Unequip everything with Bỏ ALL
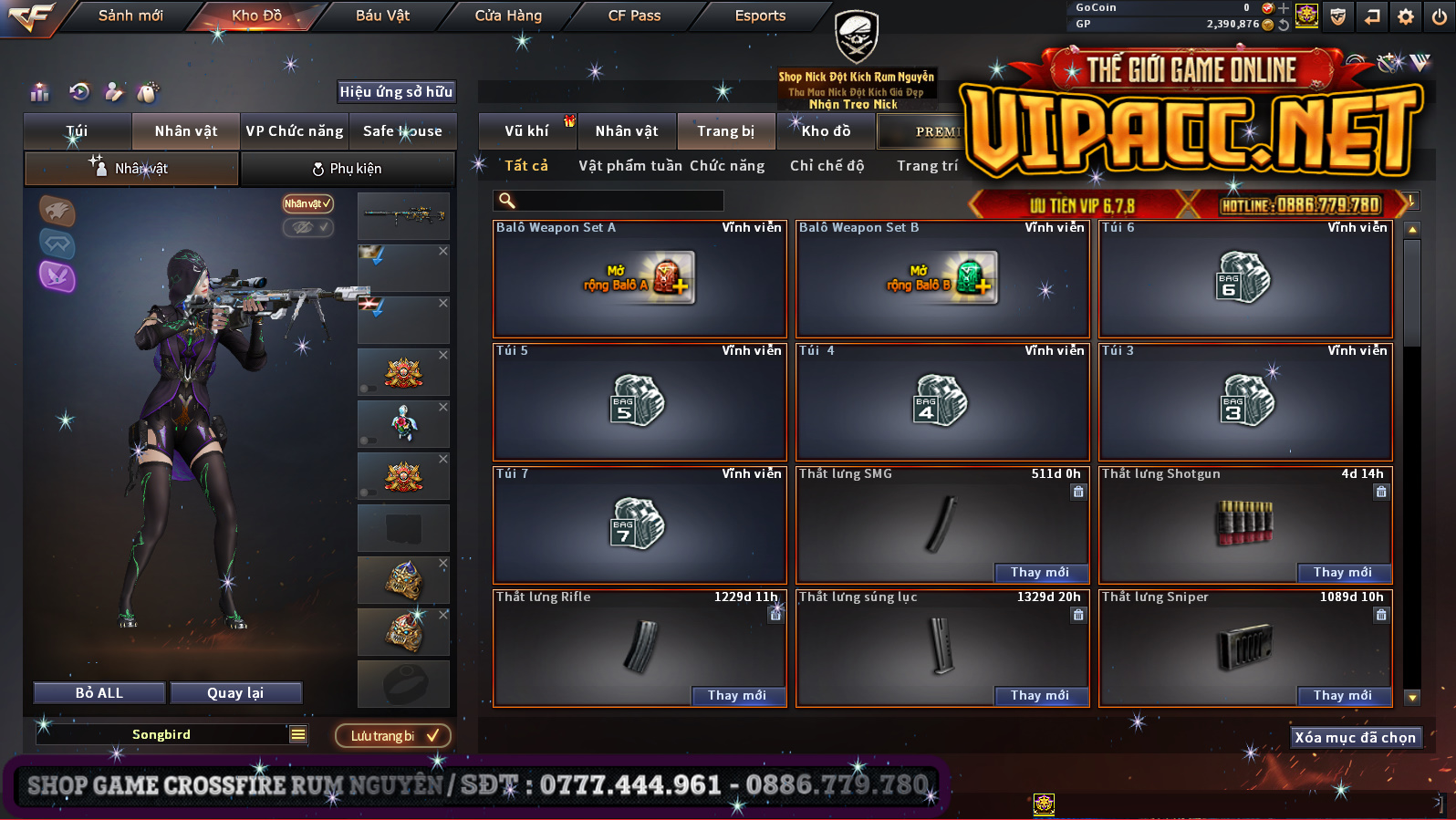This screenshot has height=820, width=1456. (99, 693)
